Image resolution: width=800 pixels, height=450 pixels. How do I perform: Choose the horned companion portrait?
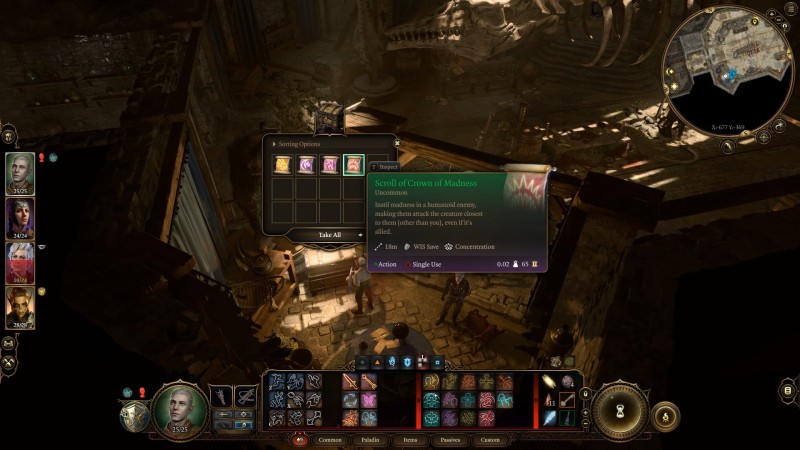click(x=20, y=307)
